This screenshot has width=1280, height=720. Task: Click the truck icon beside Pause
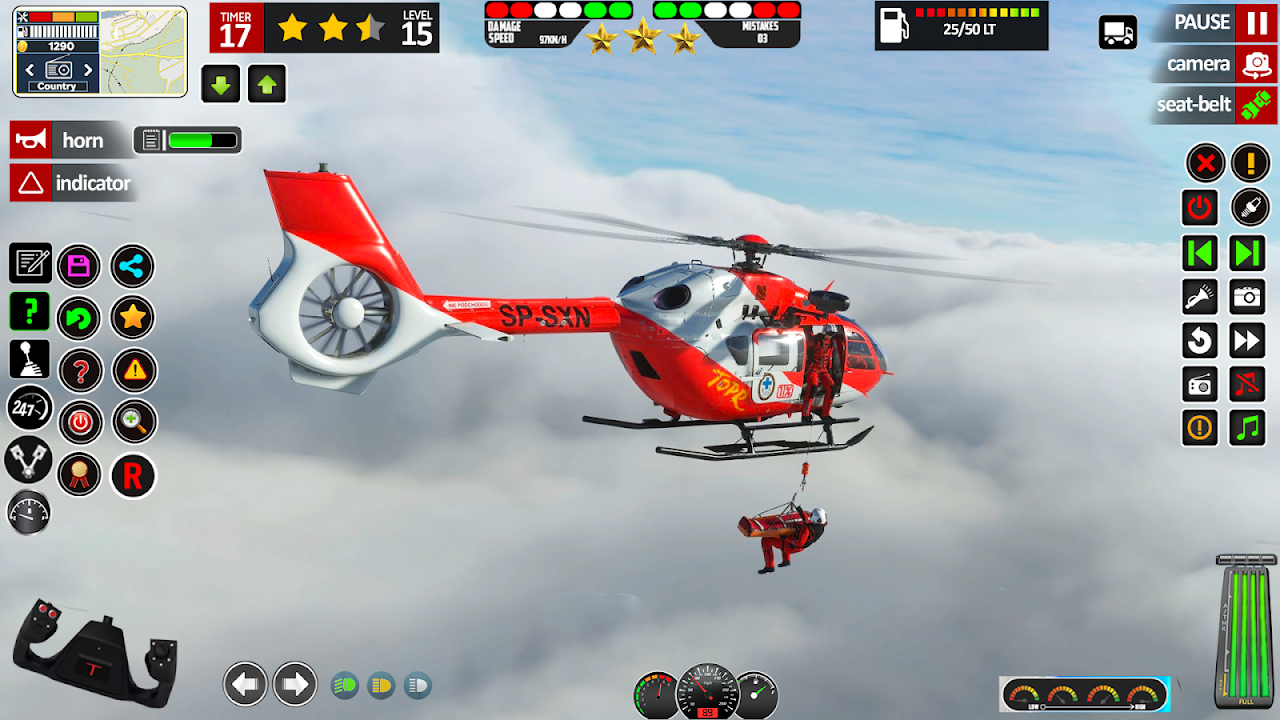(x=1117, y=32)
